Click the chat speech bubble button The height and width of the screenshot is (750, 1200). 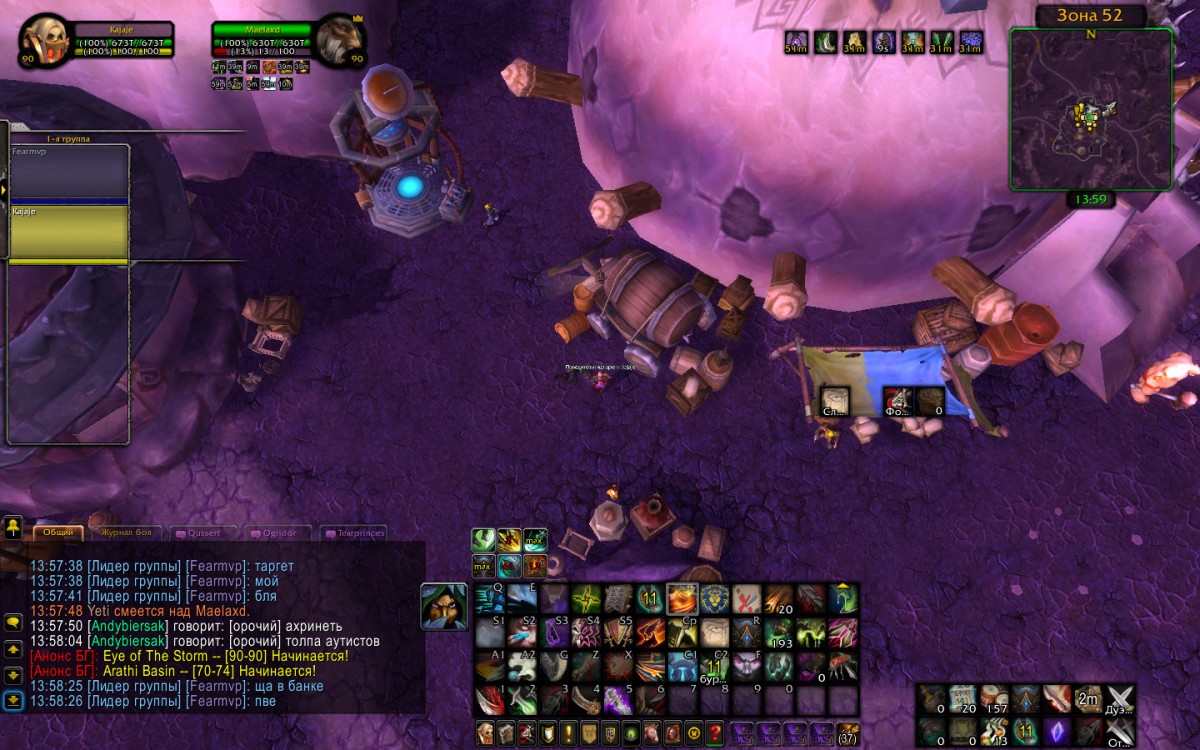13,622
